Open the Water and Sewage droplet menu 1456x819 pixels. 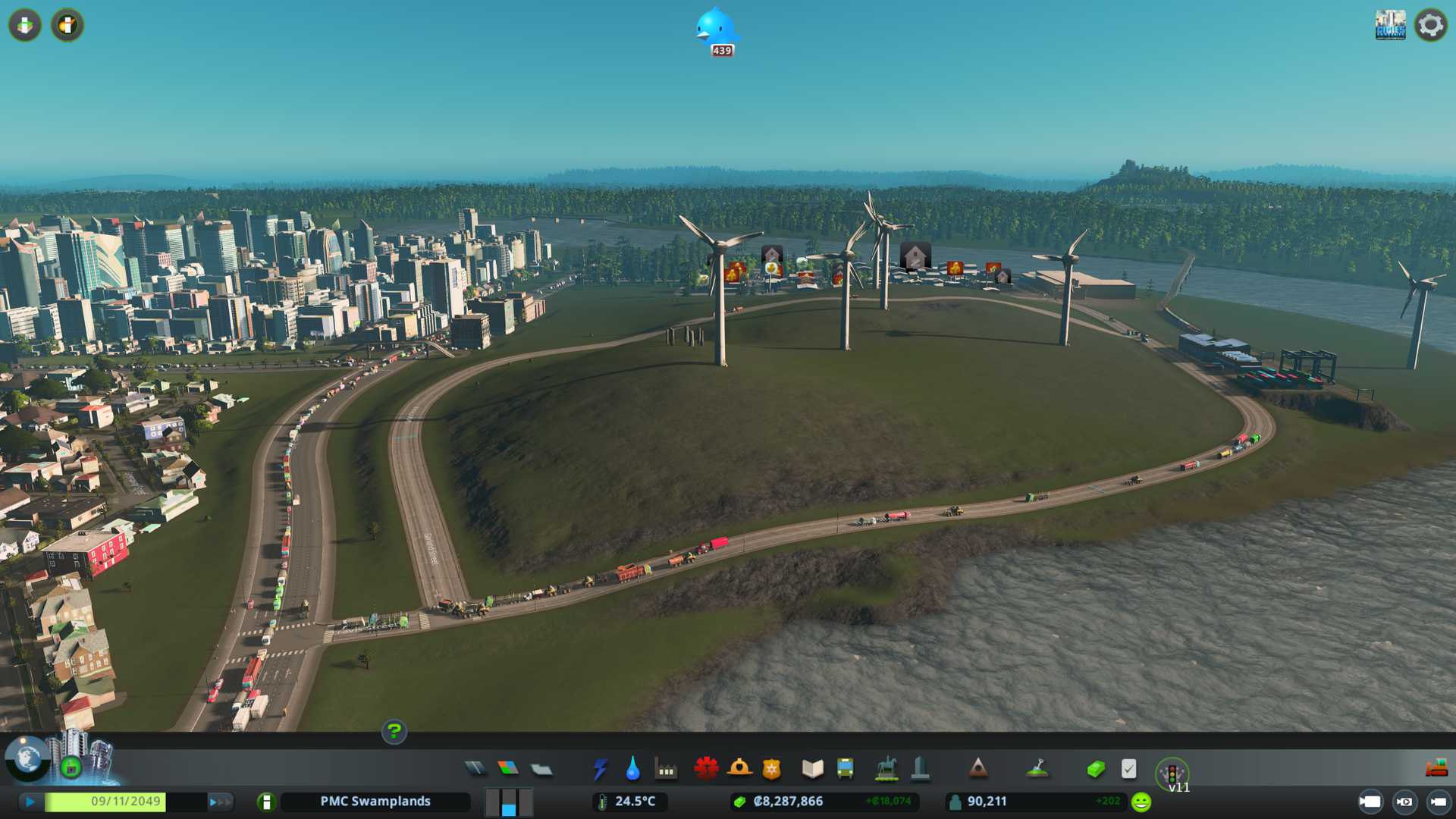pyautogui.click(x=632, y=769)
